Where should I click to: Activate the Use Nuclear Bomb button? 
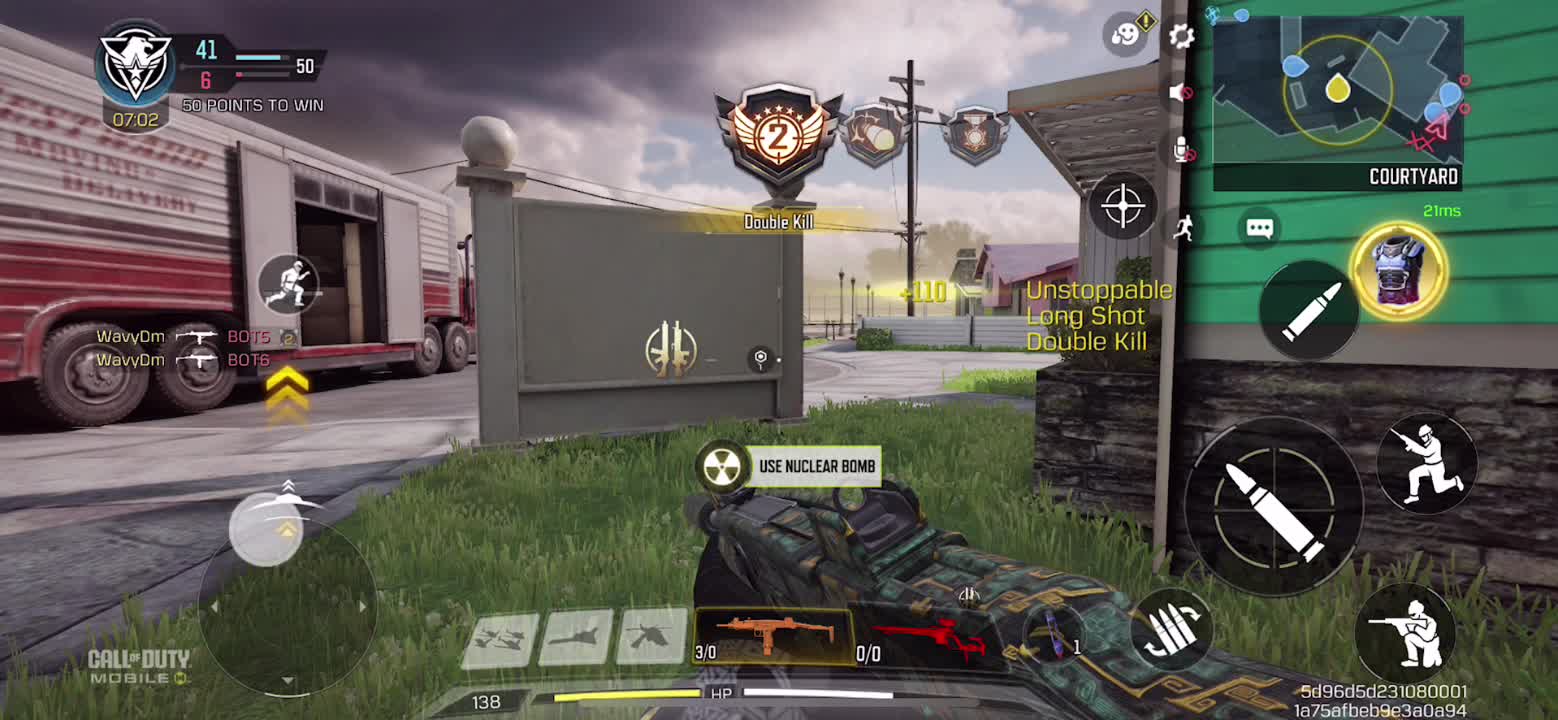click(790, 466)
